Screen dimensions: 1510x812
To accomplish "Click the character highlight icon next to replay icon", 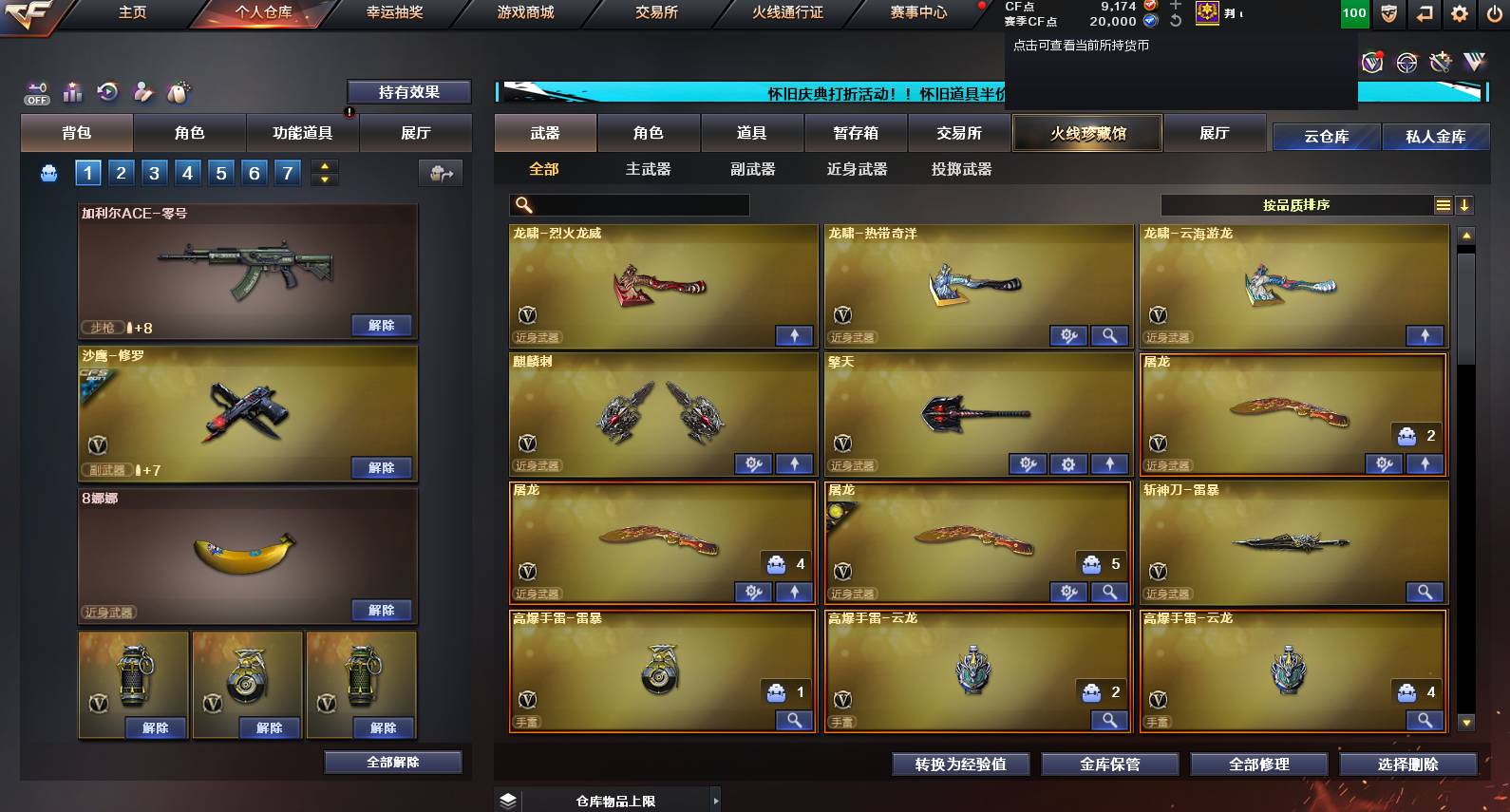I will tap(141, 92).
